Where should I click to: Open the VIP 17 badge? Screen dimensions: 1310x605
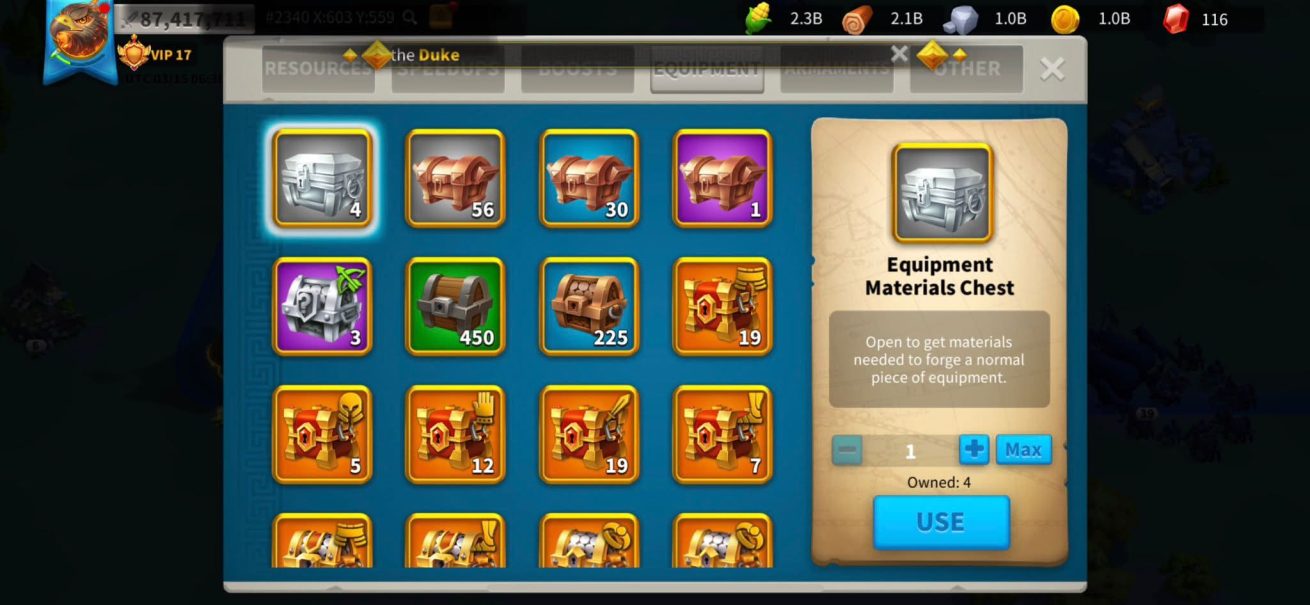[x=155, y=54]
